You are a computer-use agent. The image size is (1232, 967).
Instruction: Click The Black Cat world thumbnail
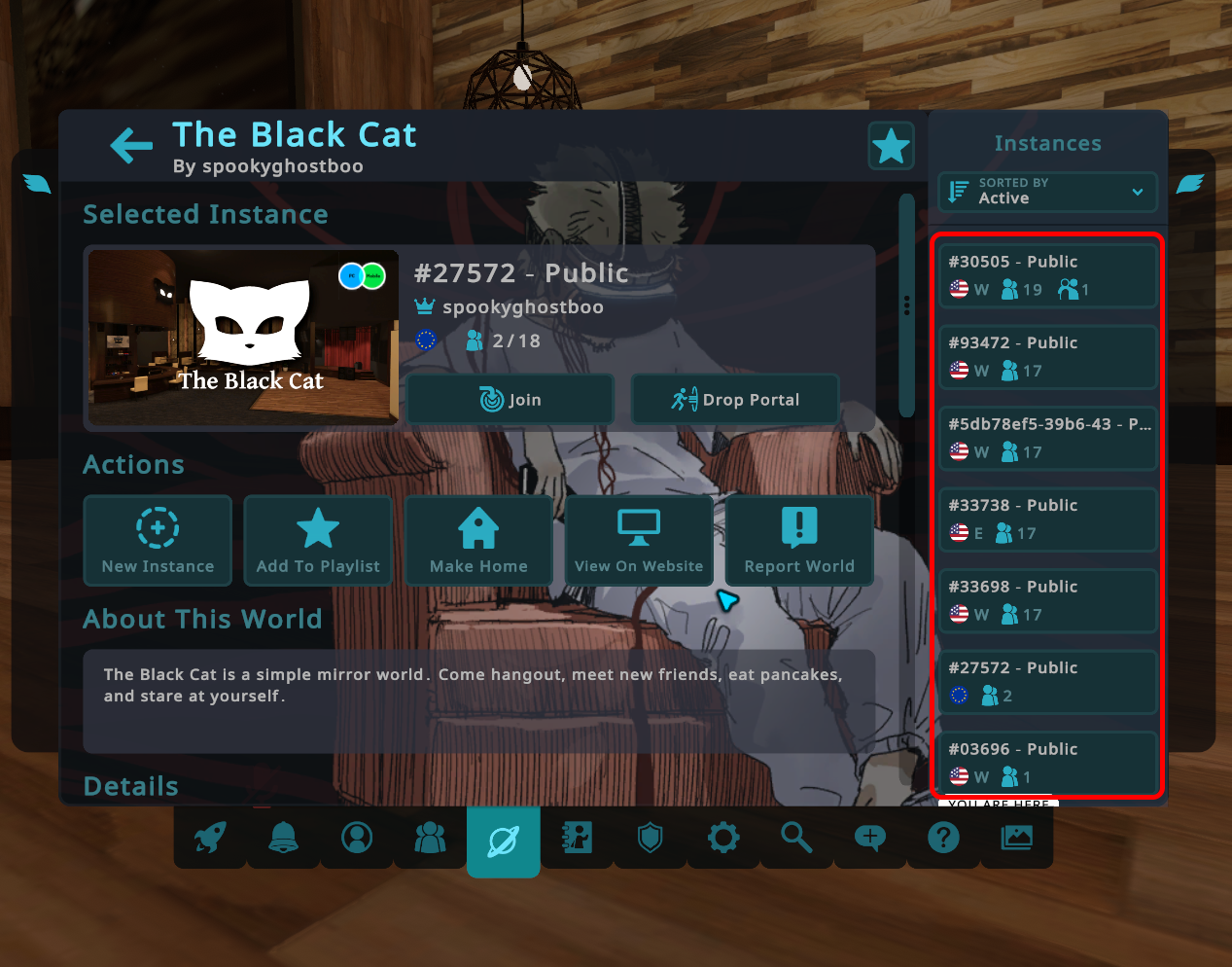(x=243, y=338)
